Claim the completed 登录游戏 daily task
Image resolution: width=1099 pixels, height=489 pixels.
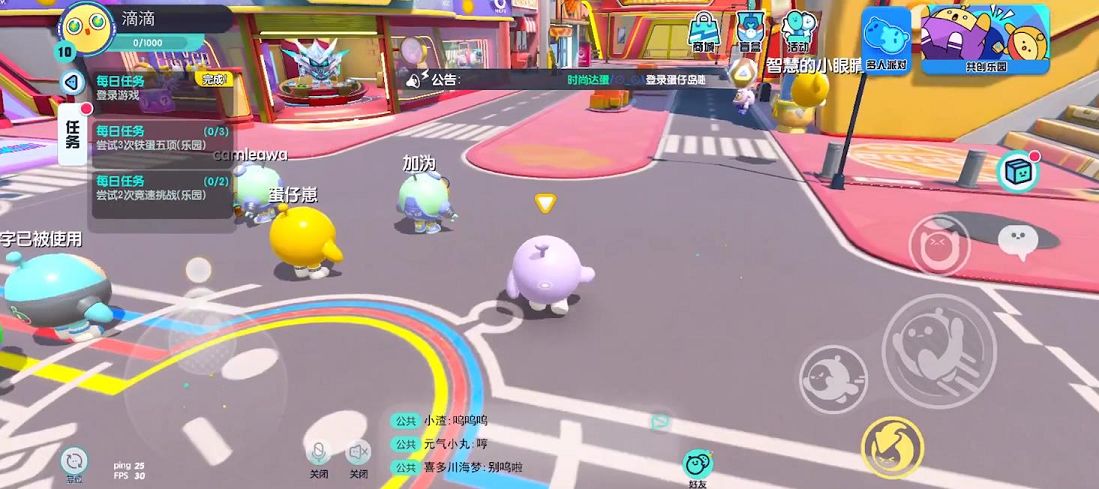pos(214,79)
